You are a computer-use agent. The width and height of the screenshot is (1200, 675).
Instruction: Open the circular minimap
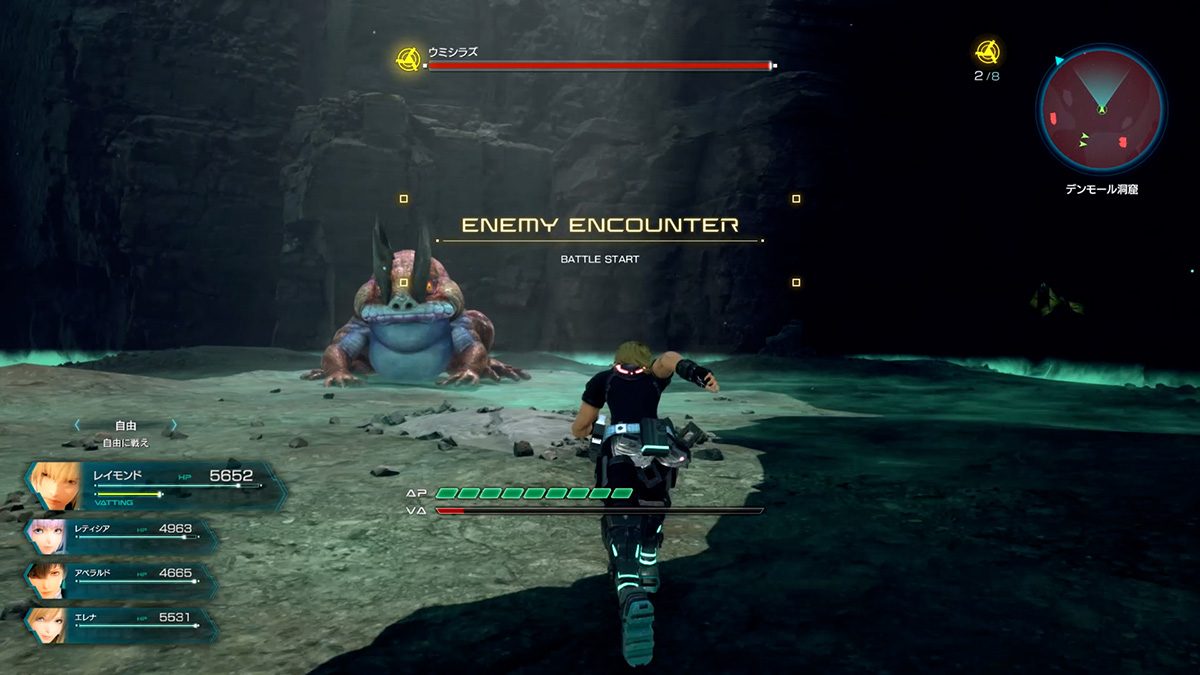tap(1101, 110)
